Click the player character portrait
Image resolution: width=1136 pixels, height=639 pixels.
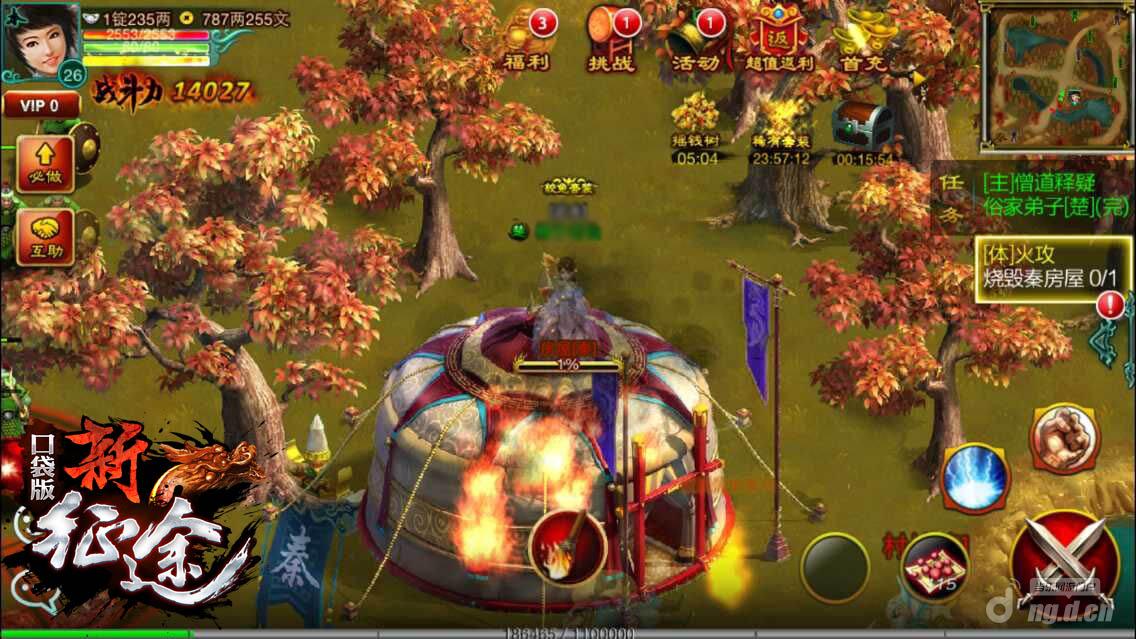(x=41, y=40)
